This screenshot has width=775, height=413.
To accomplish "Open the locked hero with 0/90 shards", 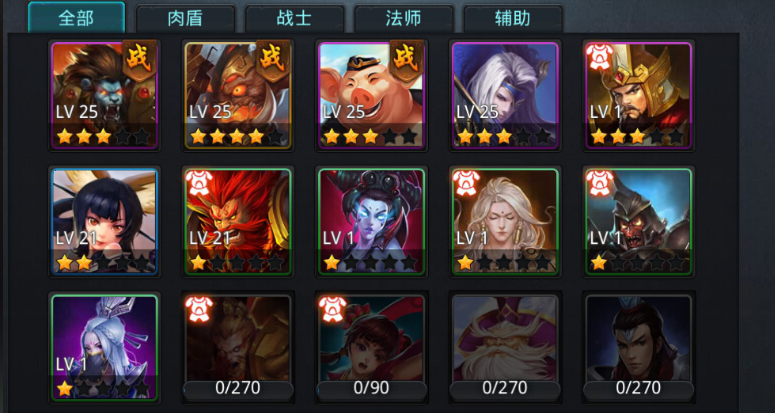I will [x=371, y=346].
